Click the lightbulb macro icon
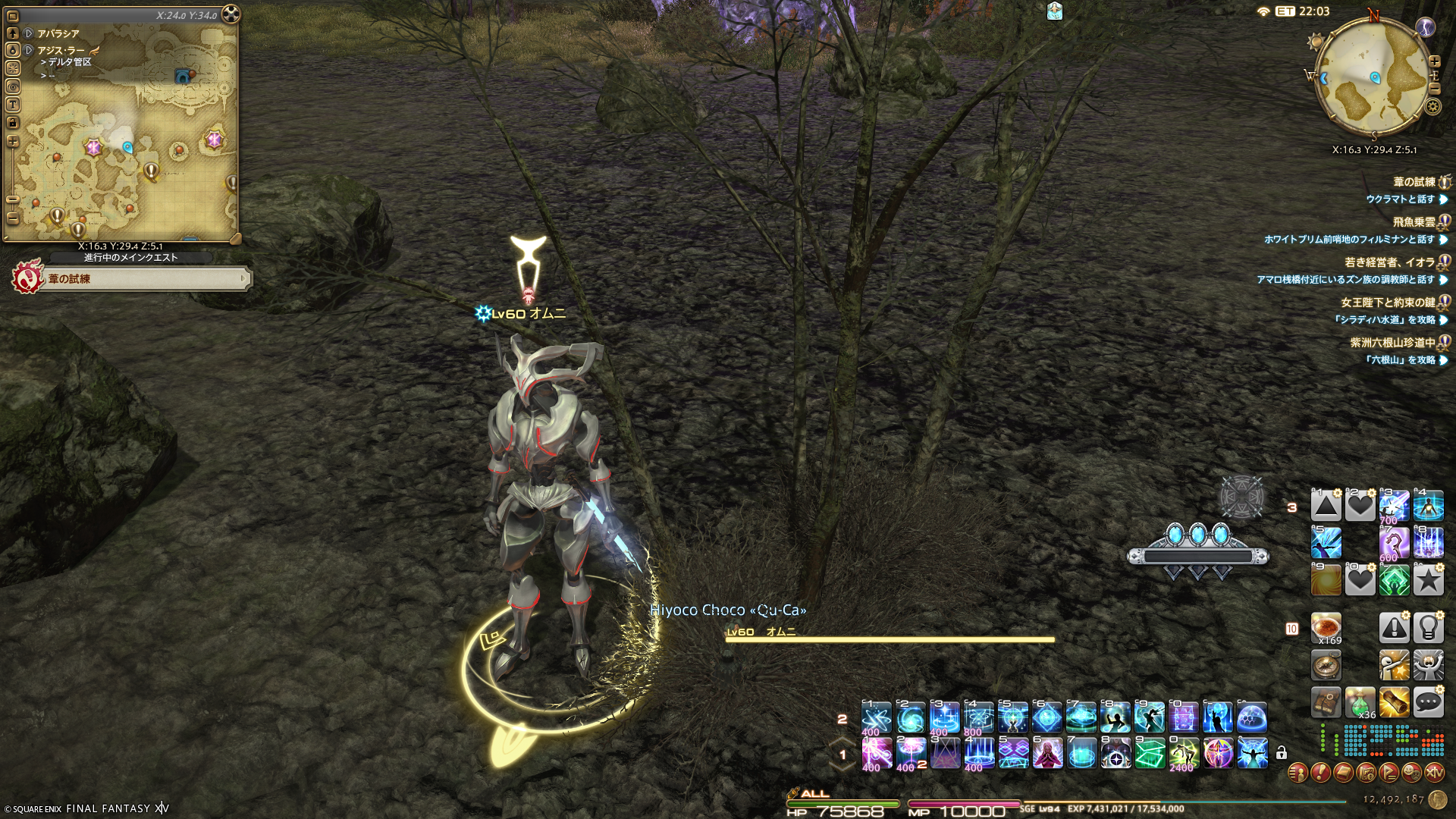Image resolution: width=1456 pixels, height=819 pixels. tap(1428, 629)
